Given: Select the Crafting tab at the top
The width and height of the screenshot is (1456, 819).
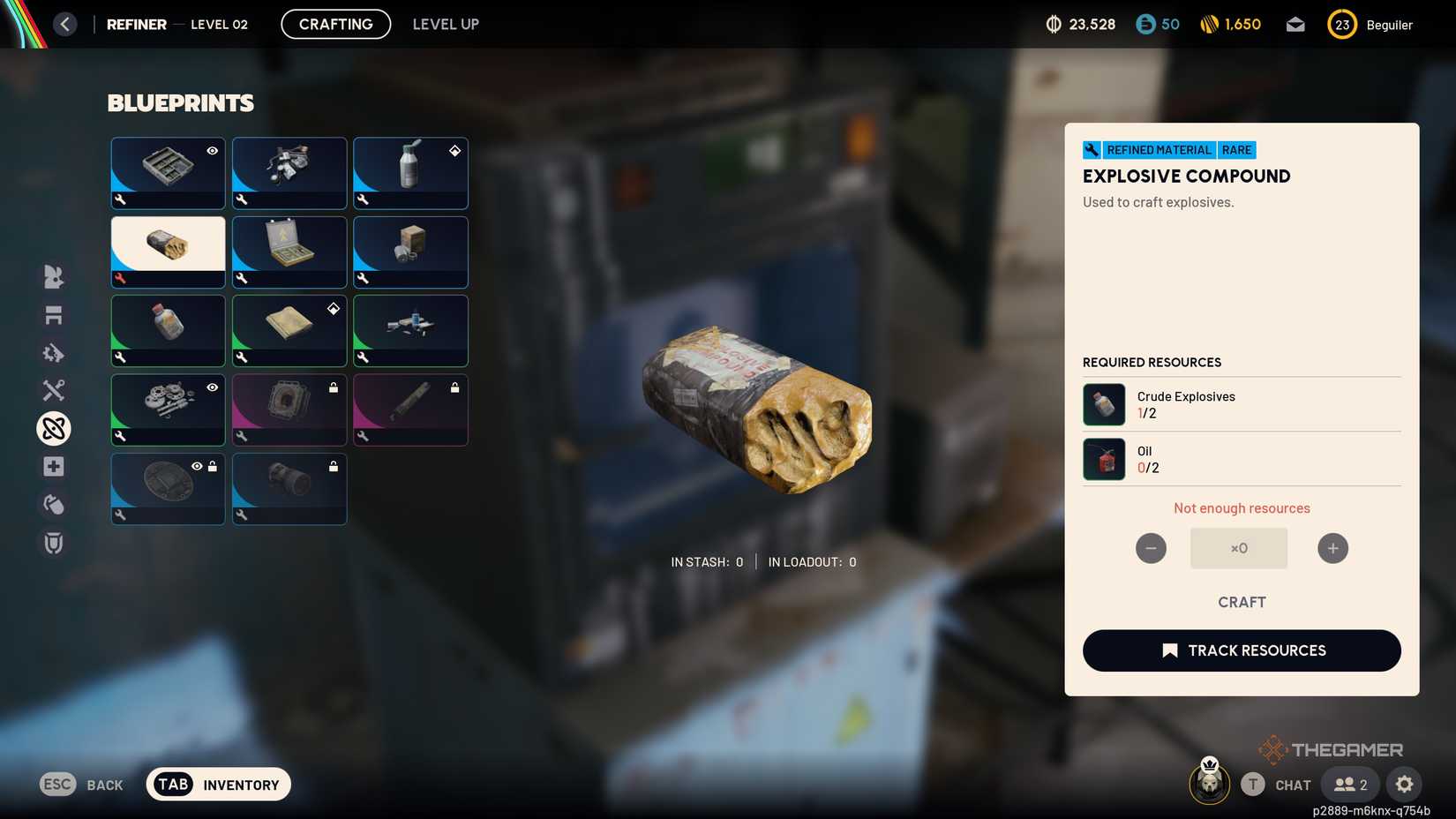Looking at the screenshot, I should click(x=335, y=24).
